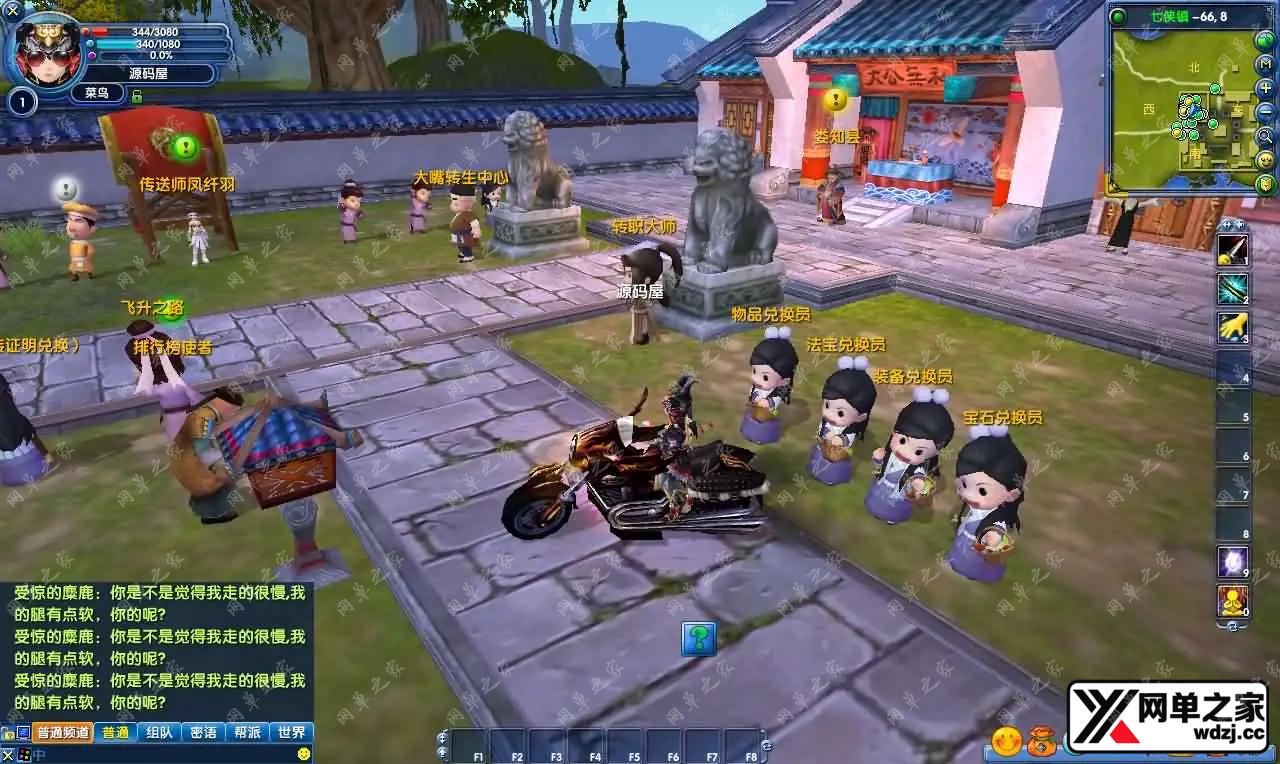Open the smiley face button beside minimap

(1265, 160)
